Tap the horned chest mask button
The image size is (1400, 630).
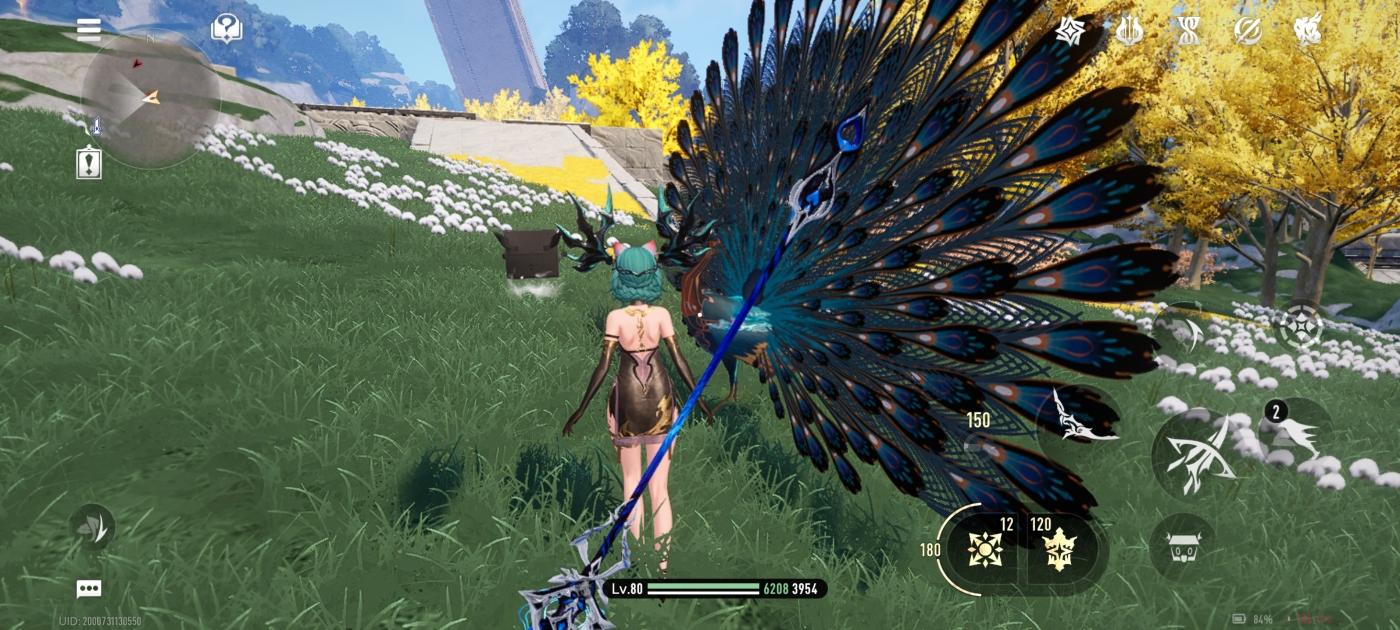[x=1183, y=548]
